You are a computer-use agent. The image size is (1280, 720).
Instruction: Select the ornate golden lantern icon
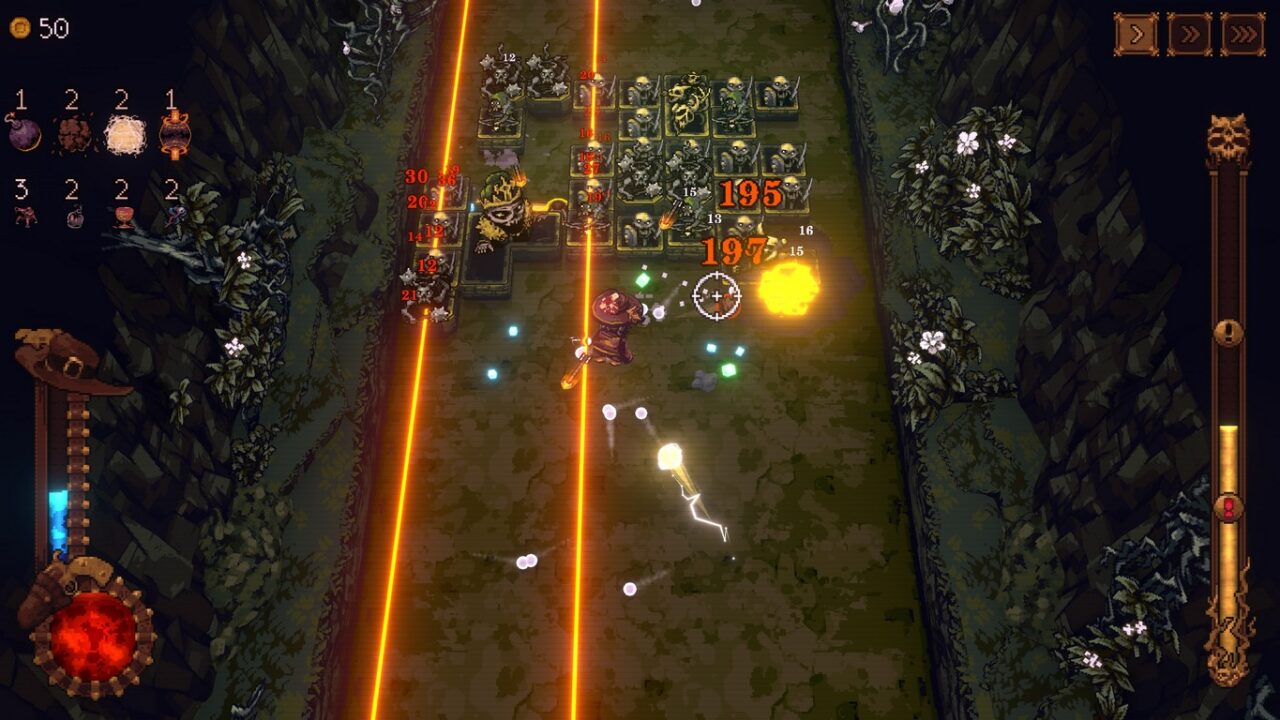coord(174,135)
